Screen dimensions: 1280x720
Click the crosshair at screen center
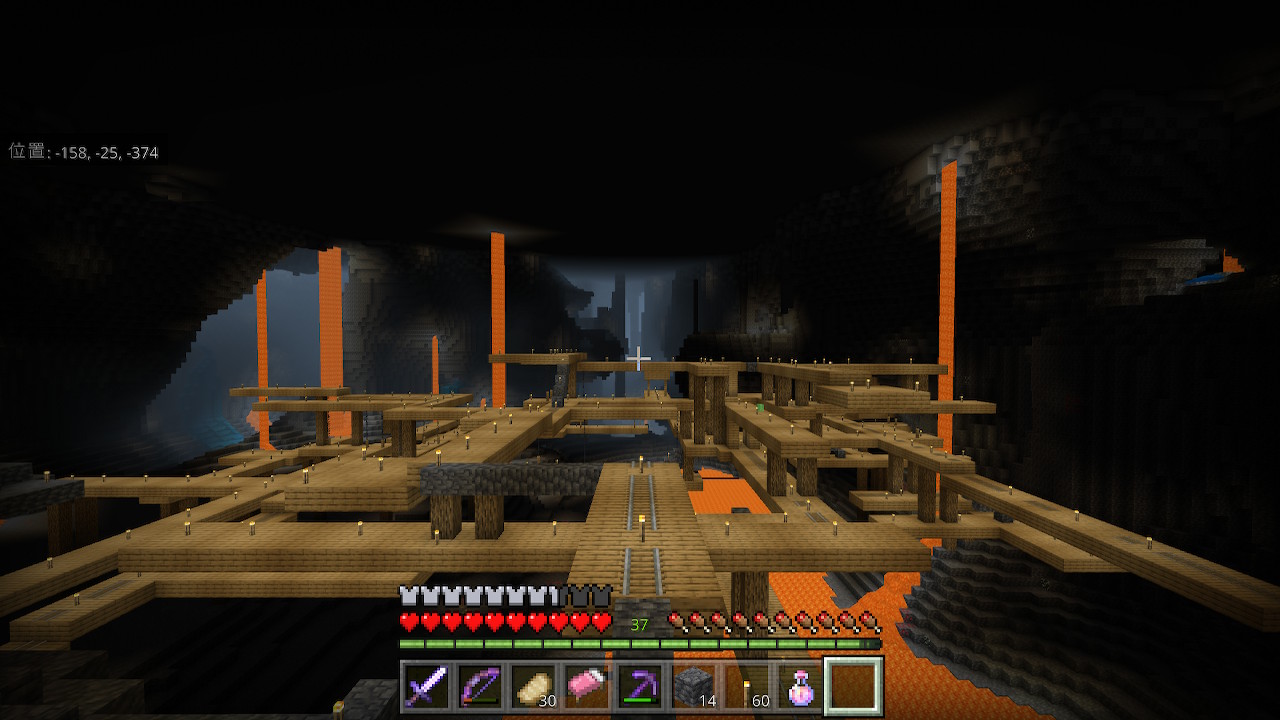[640, 357]
